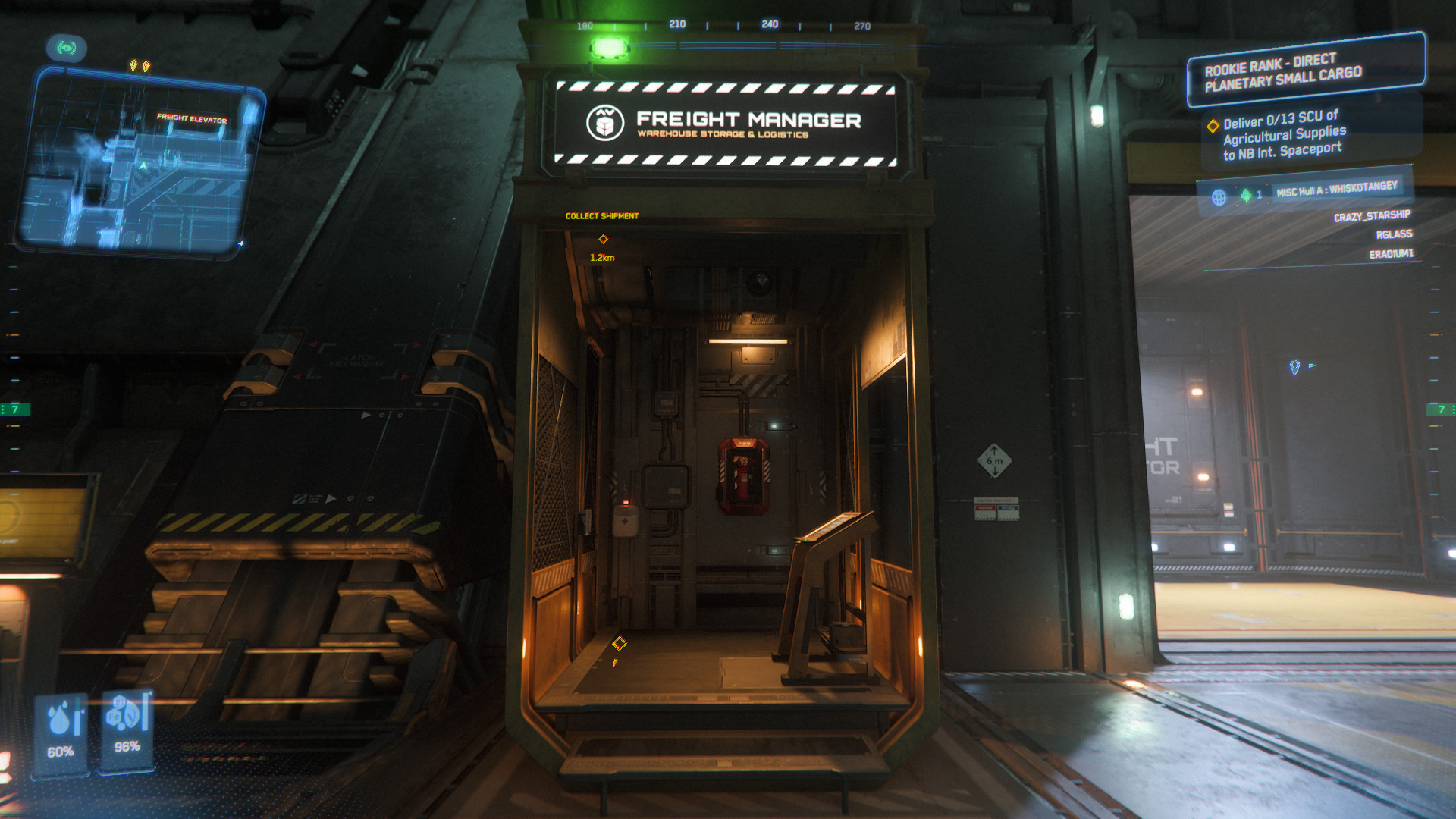Click the Collect Shipment waypoint marker
Viewport: 1456px width, 819px height.
[x=604, y=239]
